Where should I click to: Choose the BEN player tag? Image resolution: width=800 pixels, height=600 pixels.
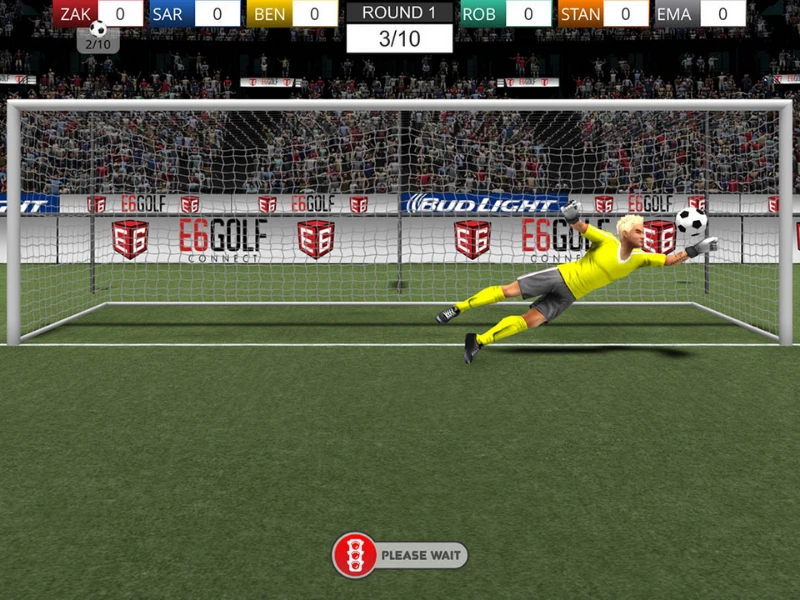269,14
